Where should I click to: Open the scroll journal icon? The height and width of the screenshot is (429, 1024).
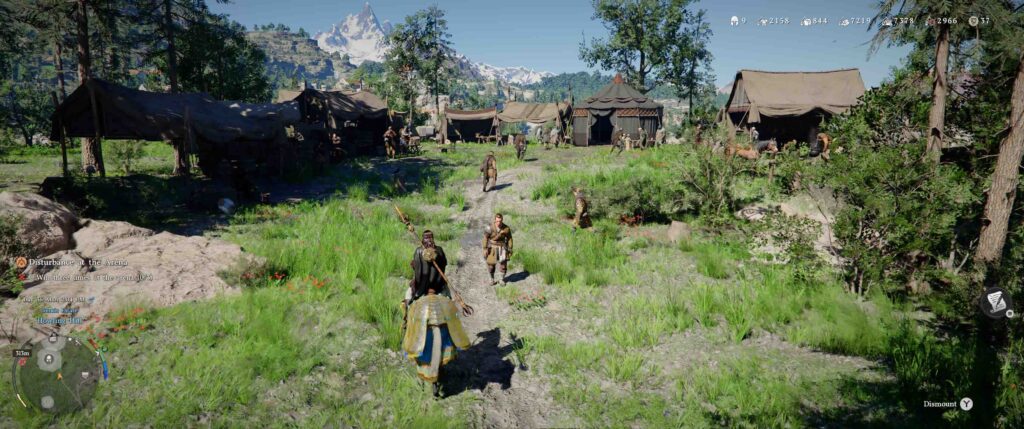point(994,301)
